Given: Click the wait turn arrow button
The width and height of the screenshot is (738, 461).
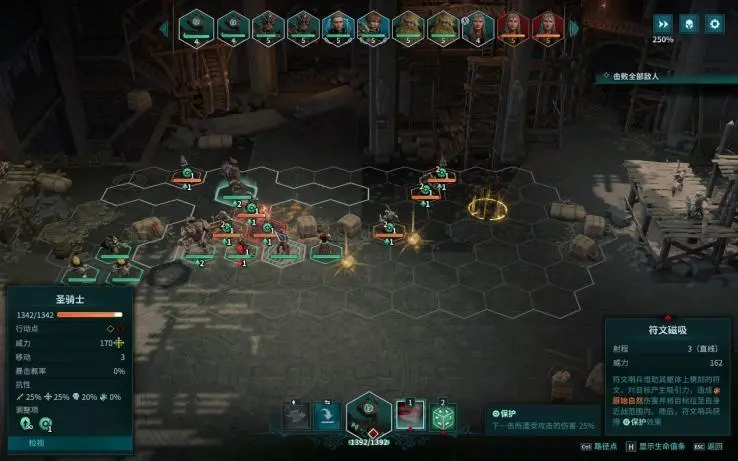Looking at the screenshot, I should point(327,417).
